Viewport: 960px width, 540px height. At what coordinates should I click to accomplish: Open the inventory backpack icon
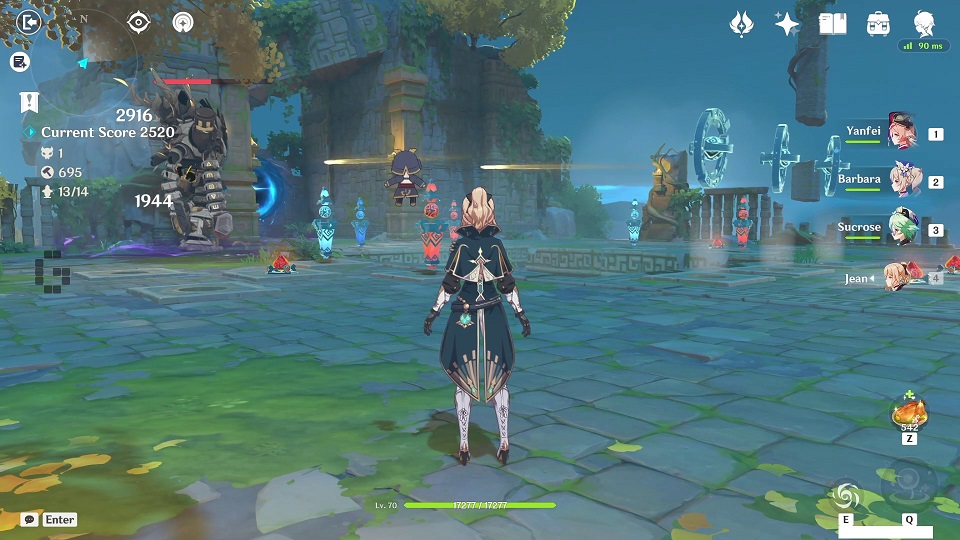click(x=879, y=24)
